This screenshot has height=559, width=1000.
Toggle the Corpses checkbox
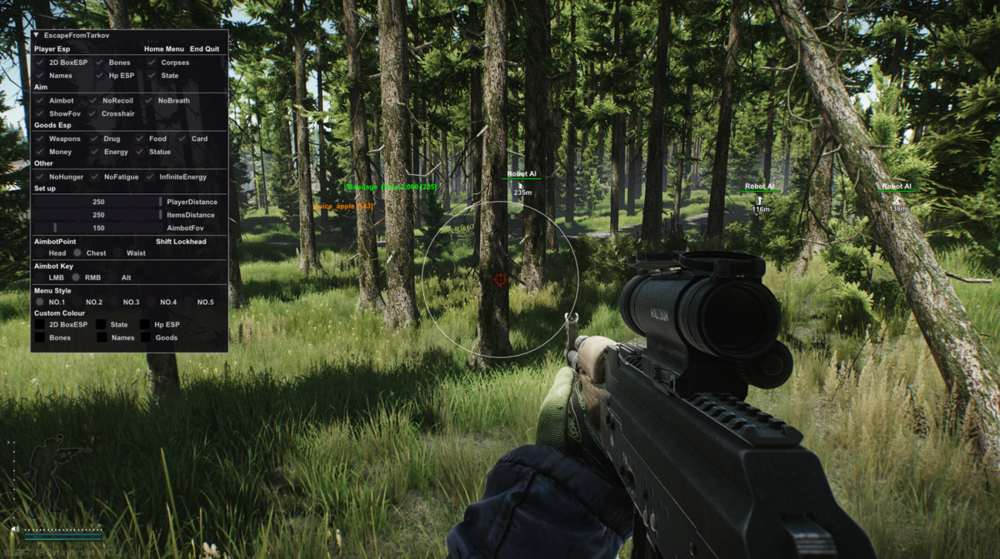coord(152,62)
